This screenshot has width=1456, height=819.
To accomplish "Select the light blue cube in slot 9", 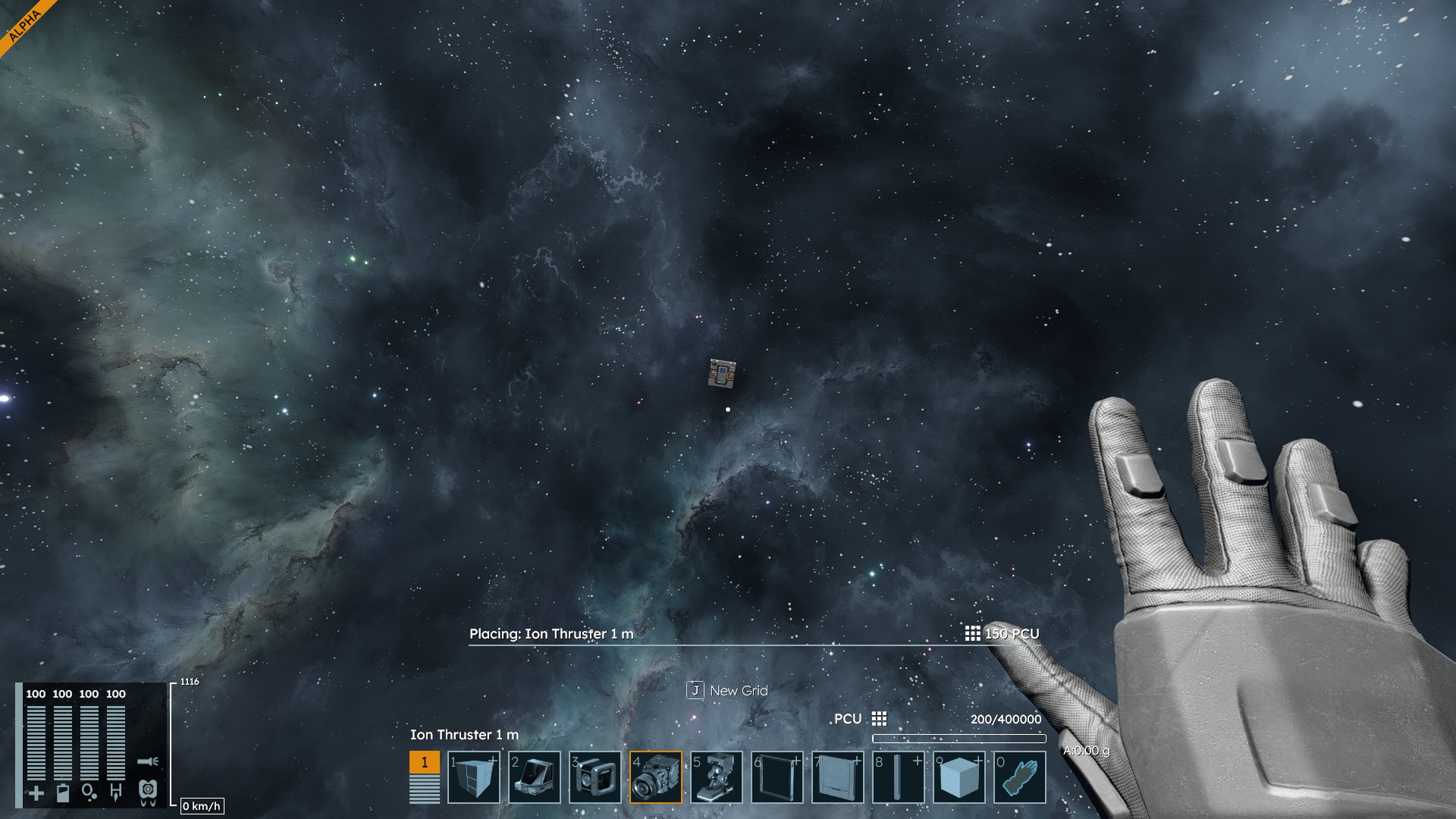I will 959,777.
